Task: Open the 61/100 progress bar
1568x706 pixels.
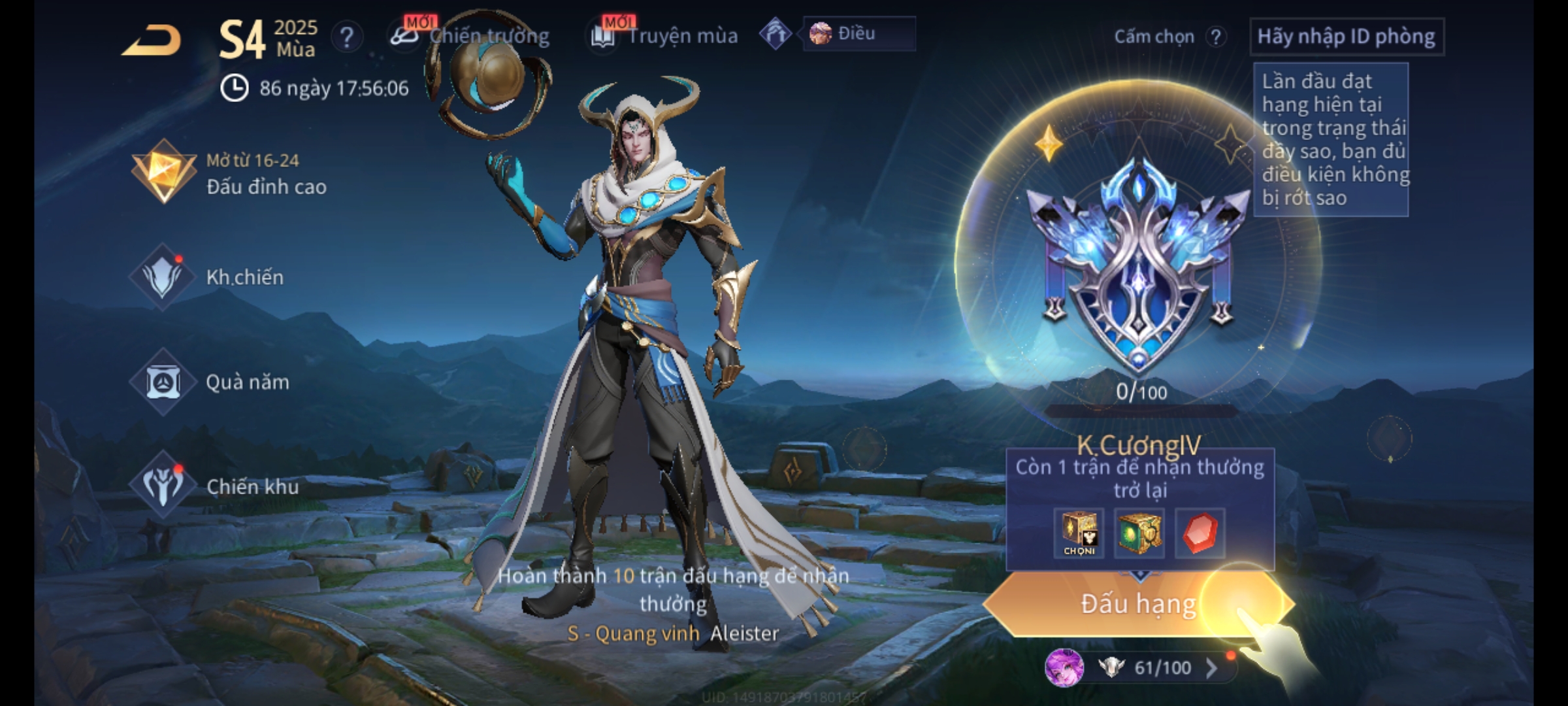Action: pos(1163,667)
